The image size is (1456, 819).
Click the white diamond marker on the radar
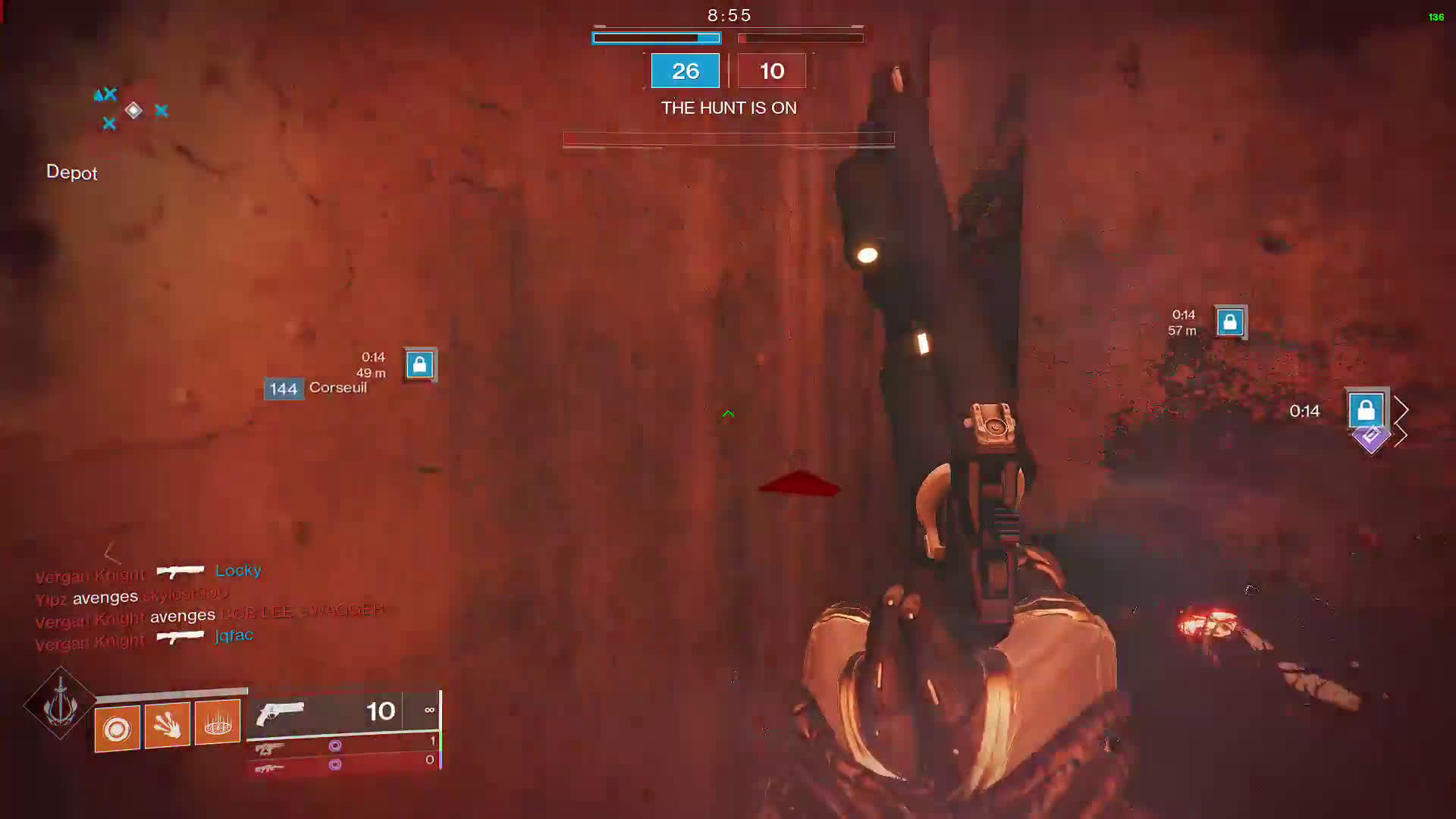click(x=133, y=111)
